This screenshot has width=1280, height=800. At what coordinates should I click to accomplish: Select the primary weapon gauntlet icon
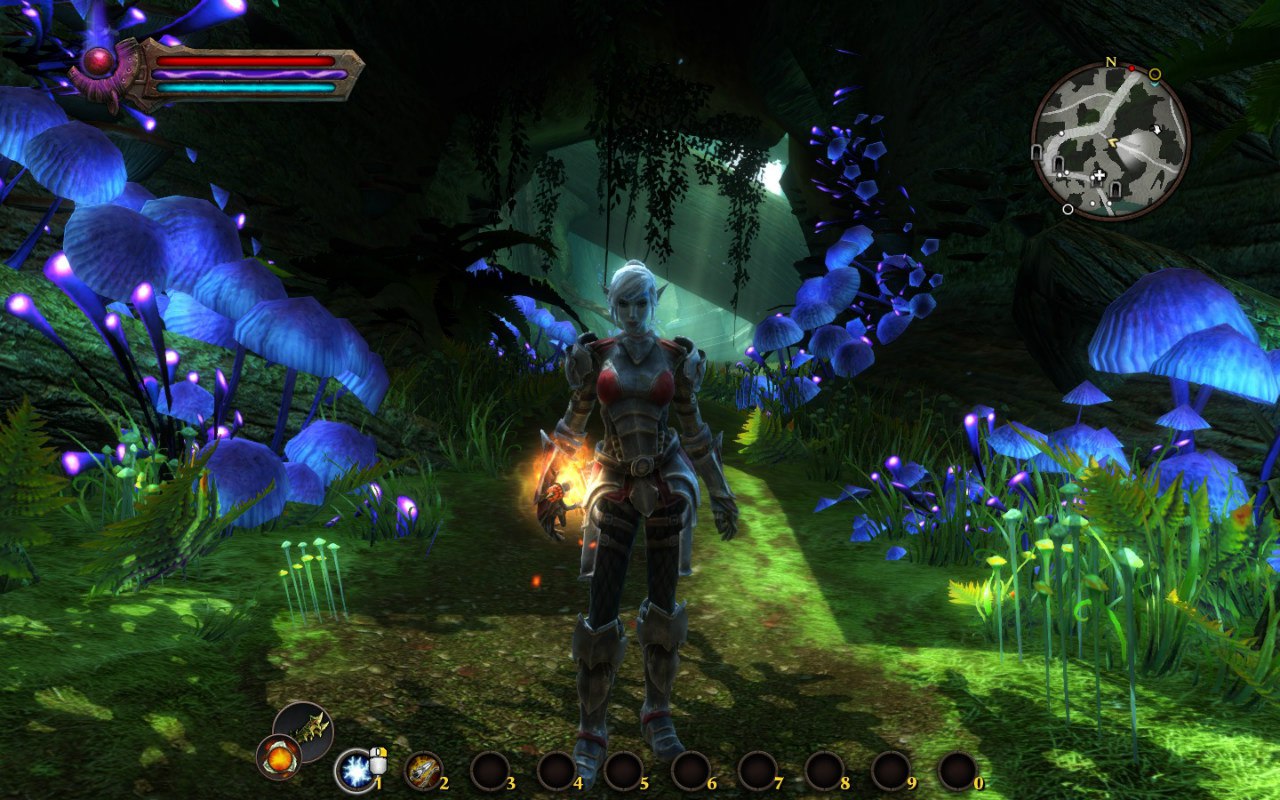click(x=304, y=727)
